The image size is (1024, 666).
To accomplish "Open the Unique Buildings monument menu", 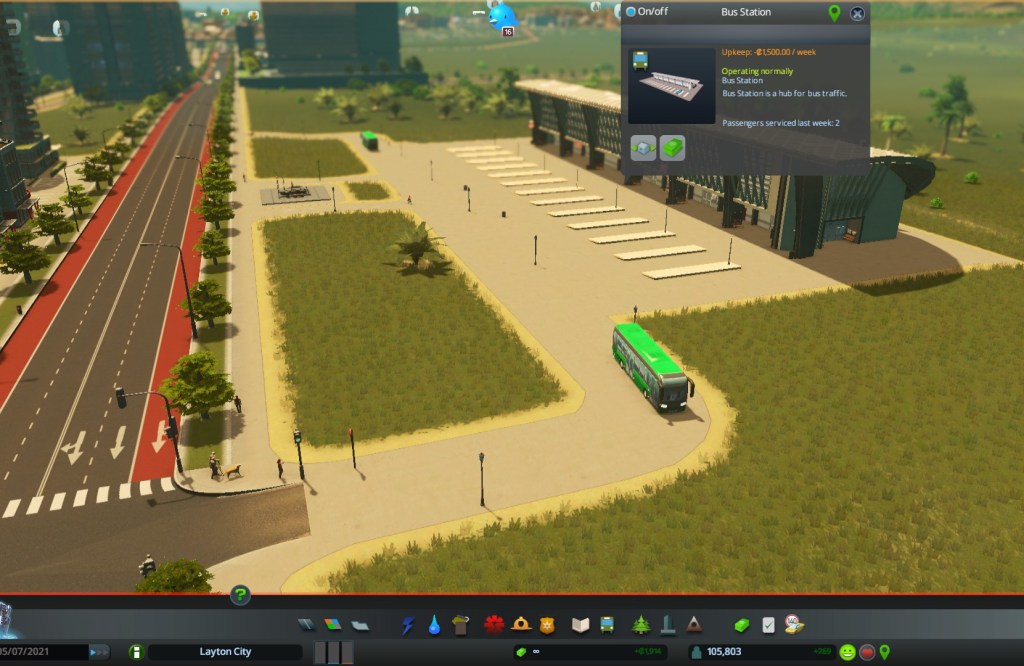I will point(667,625).
